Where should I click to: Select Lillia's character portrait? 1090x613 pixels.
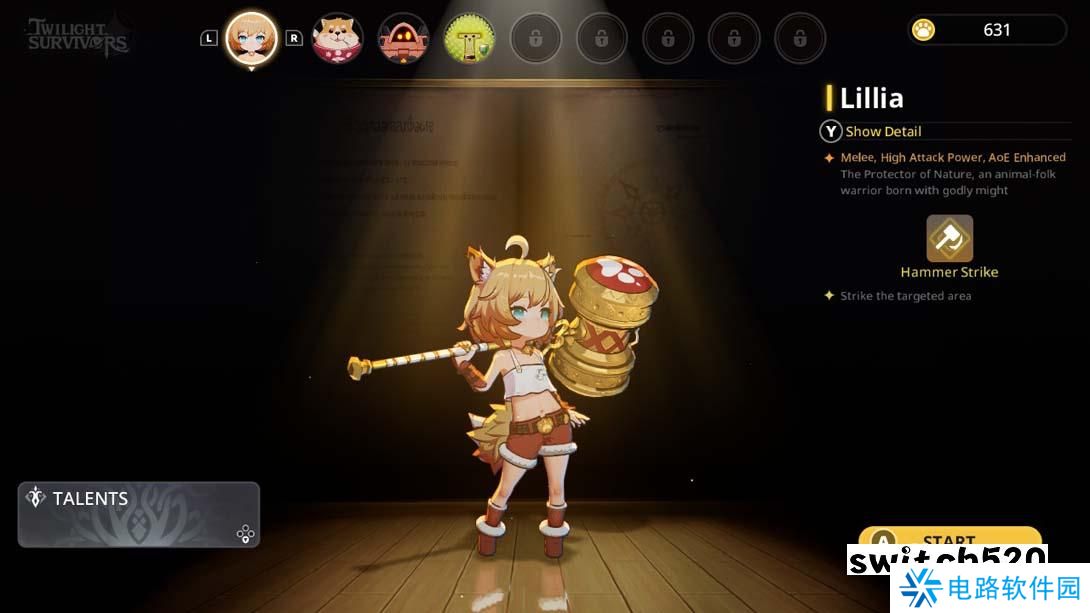coord(251,38)
